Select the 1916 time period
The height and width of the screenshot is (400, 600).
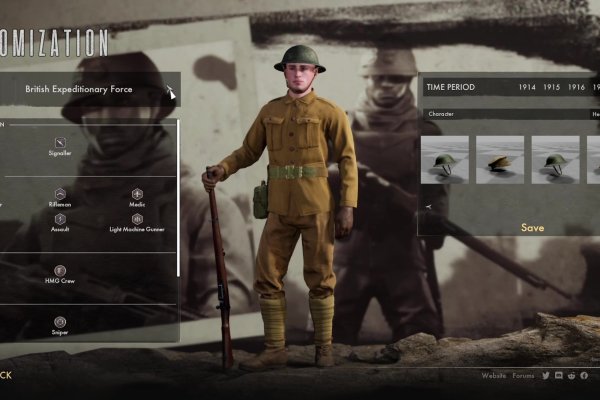(x=577, y=88)
